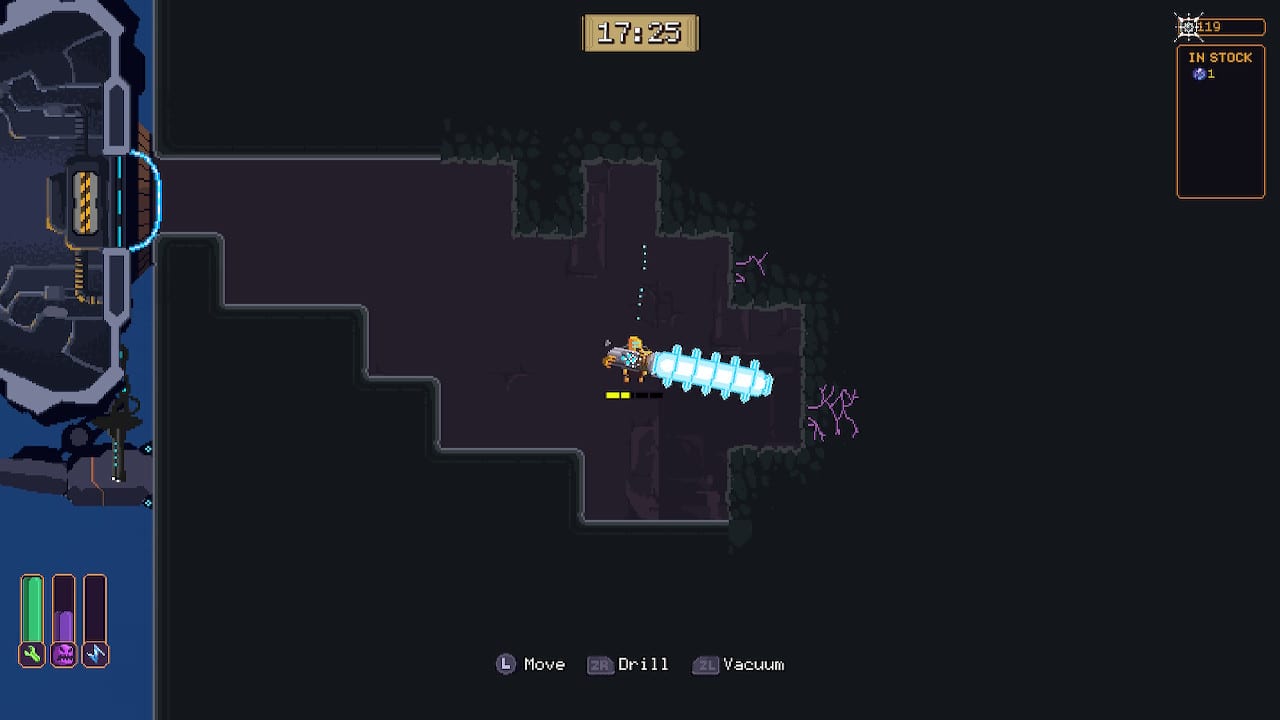Select the blue lightning energy gauge icon
1280x720 pixels.
tap(96, 653)
